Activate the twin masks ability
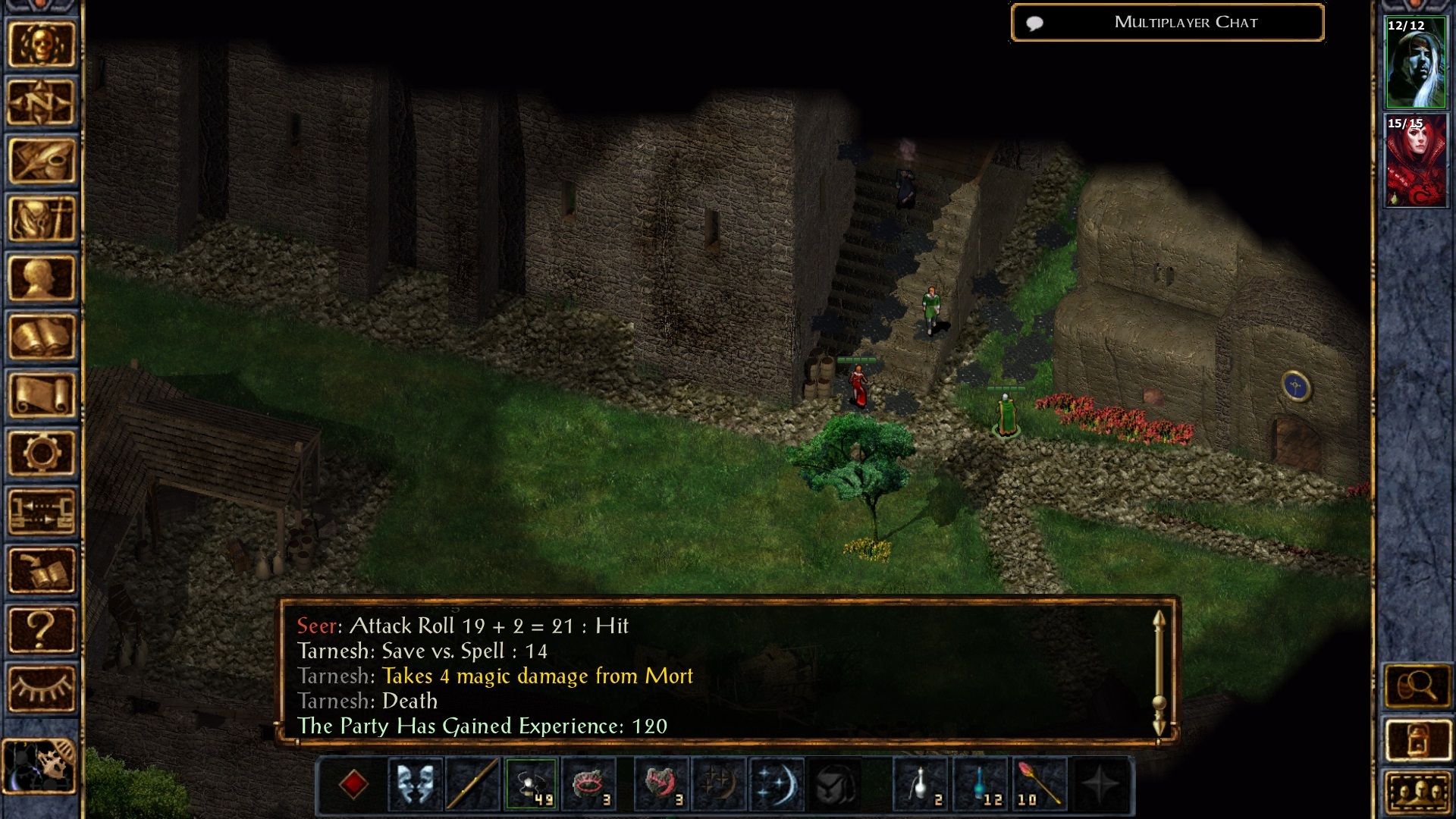The image size is (1456, 819). tap(415, 784)
